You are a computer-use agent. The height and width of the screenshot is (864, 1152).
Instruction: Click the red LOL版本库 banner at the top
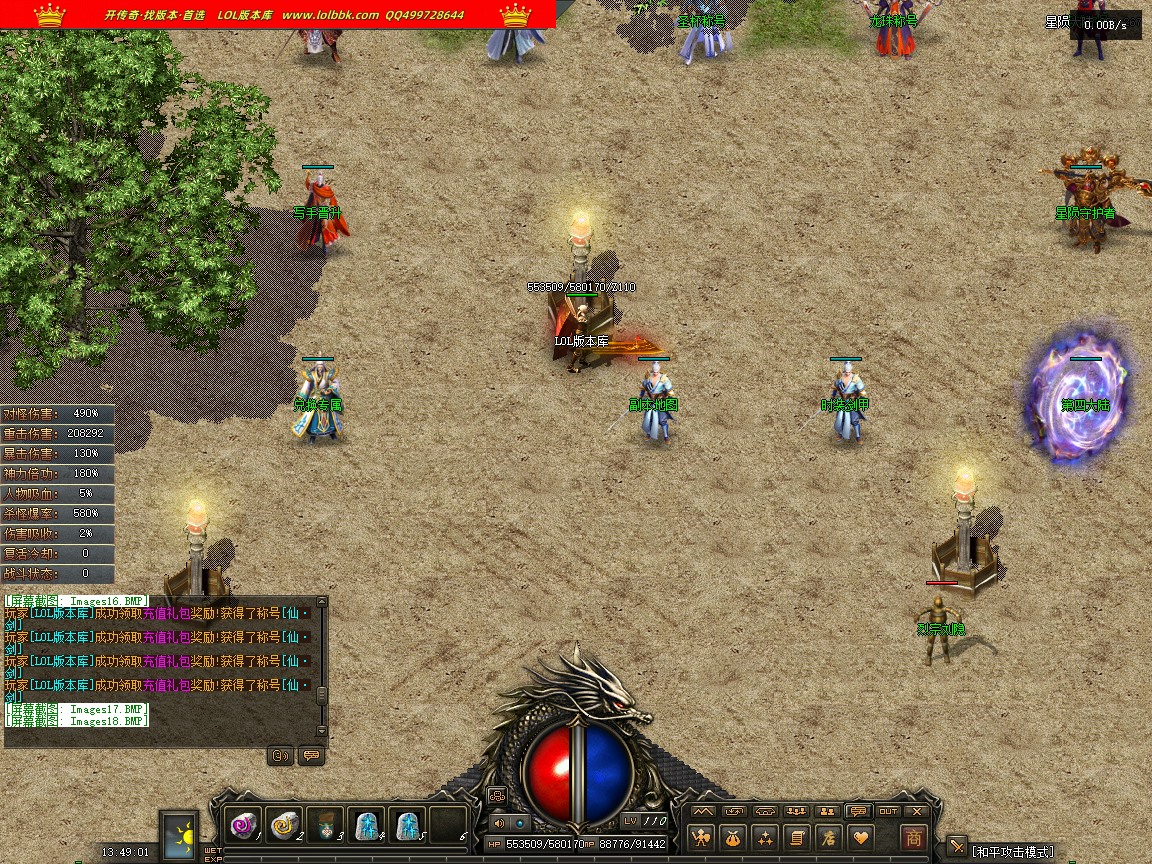point(278,15)
